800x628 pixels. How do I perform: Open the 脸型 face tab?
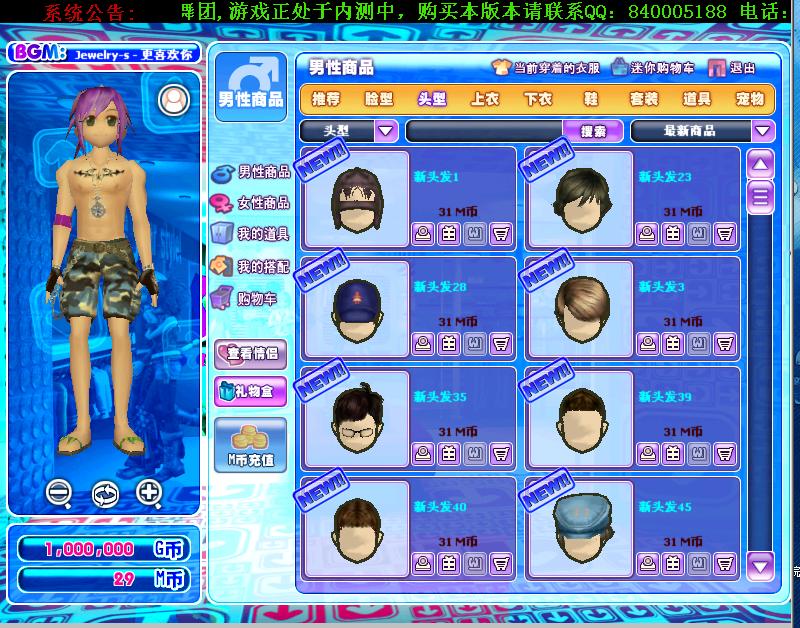(379, 99)
